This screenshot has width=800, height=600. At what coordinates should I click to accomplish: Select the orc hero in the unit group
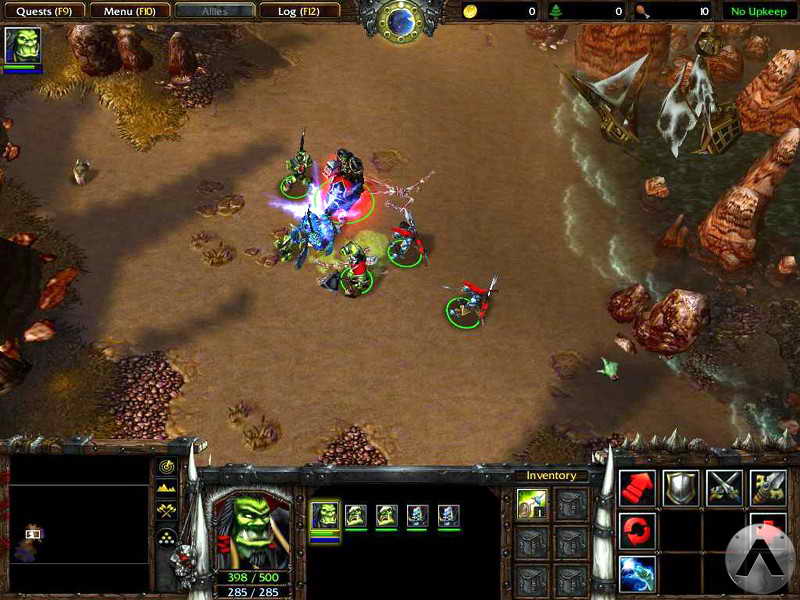[x=325, y=516]
